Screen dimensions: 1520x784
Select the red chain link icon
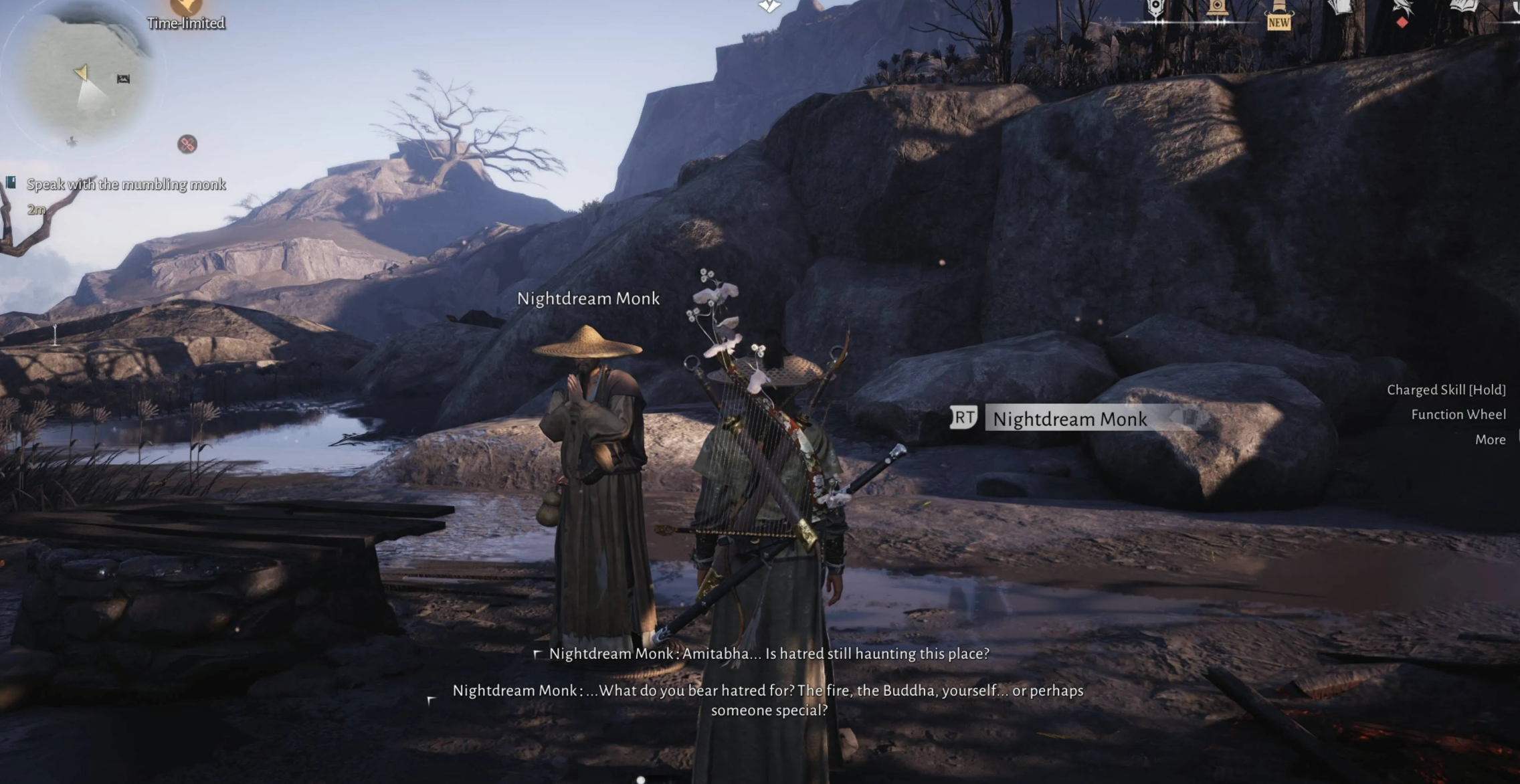(x=187, y=144)
